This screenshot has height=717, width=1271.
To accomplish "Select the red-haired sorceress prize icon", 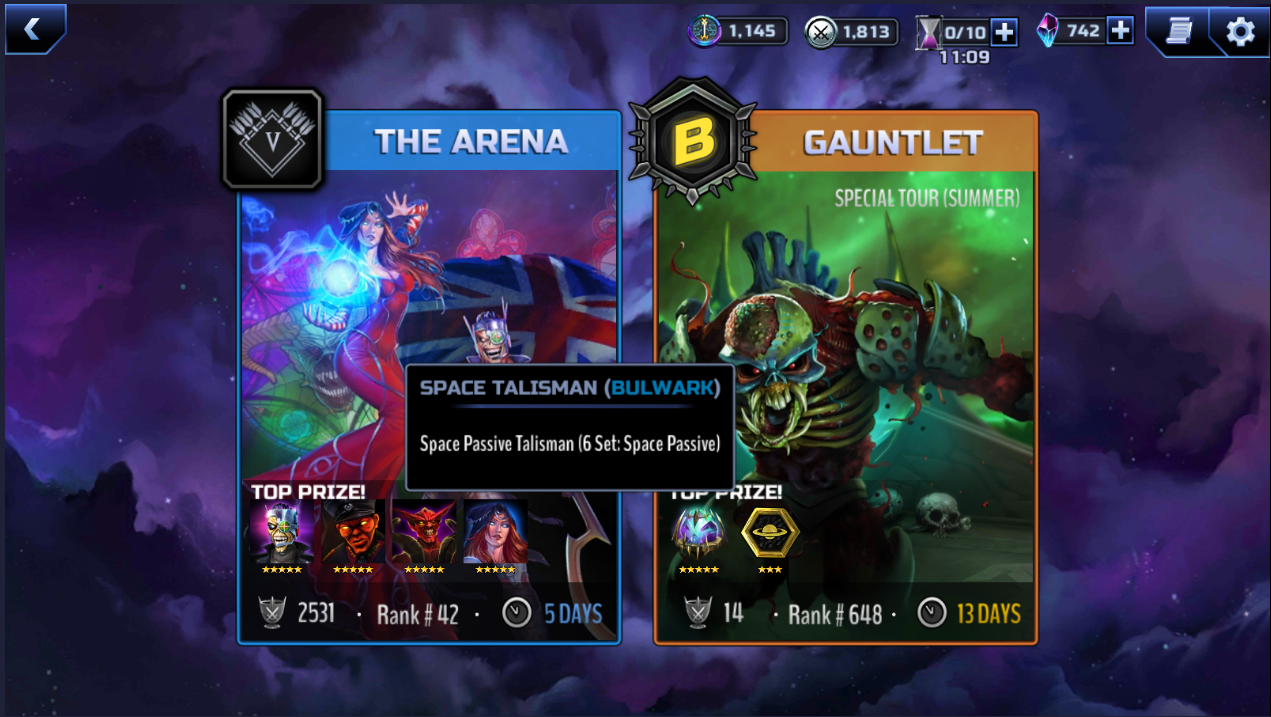I will (x=495, y=533).
